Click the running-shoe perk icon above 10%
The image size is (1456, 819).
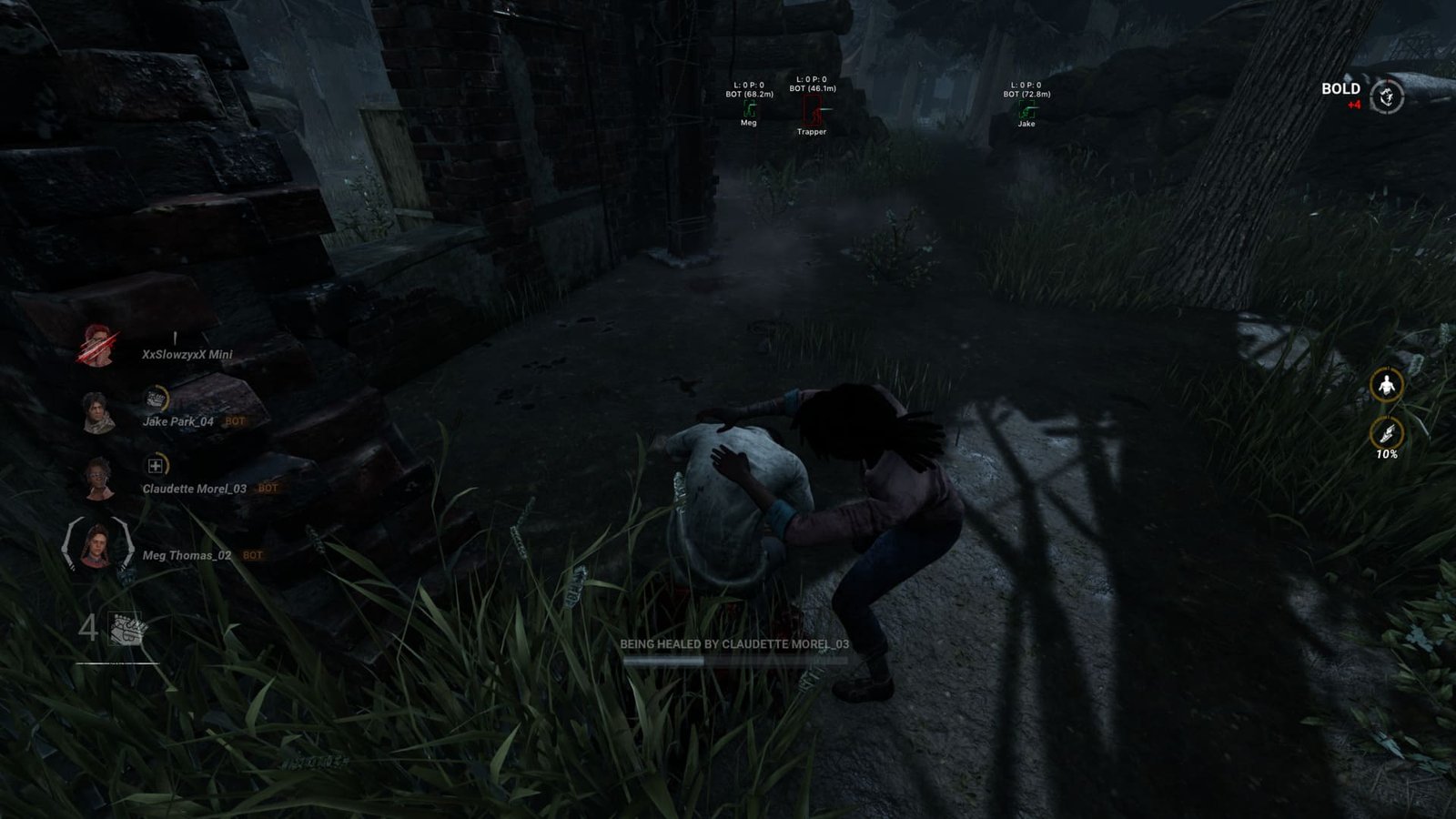1385,432
